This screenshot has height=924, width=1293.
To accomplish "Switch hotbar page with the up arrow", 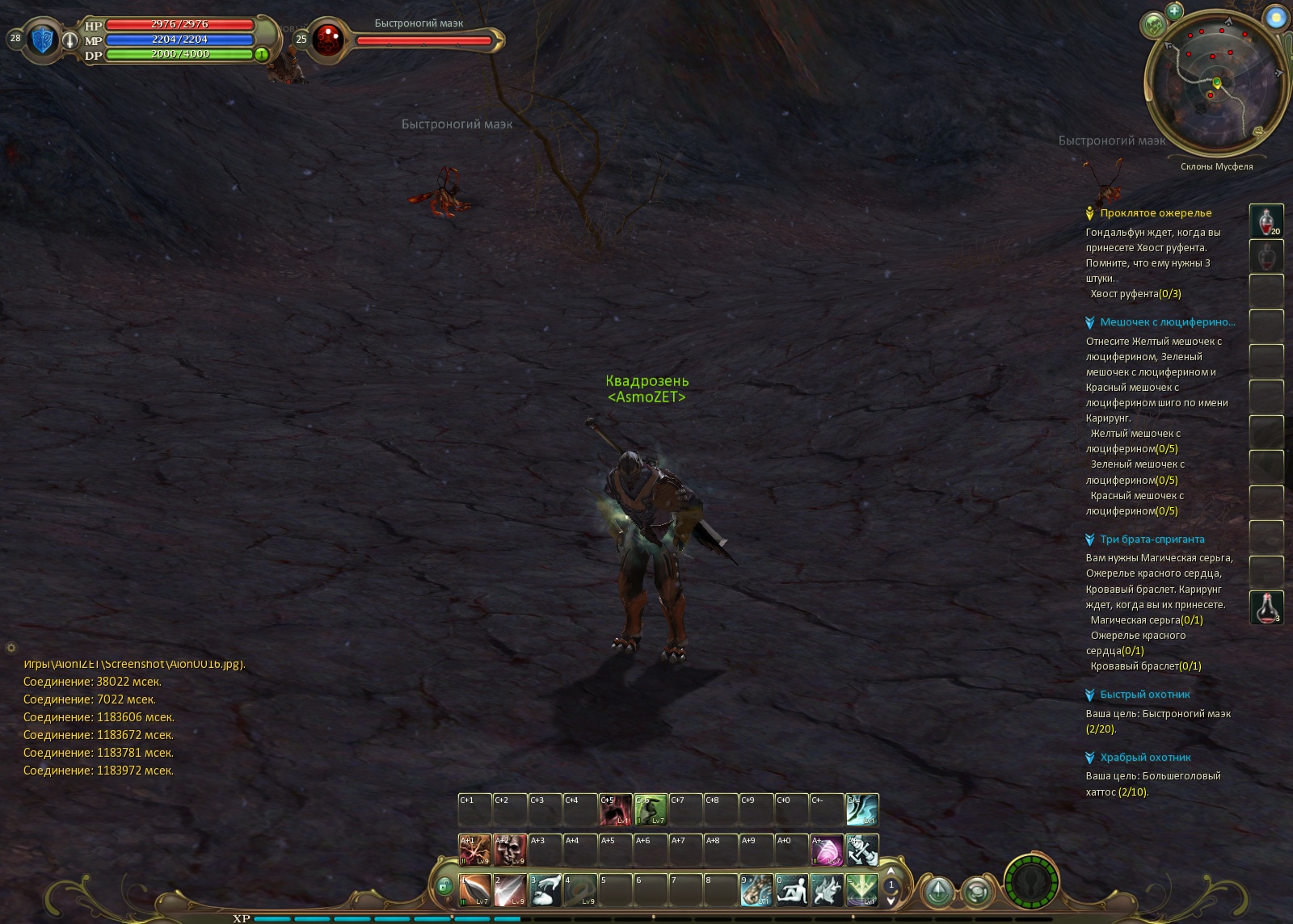I will coord(891,871).
